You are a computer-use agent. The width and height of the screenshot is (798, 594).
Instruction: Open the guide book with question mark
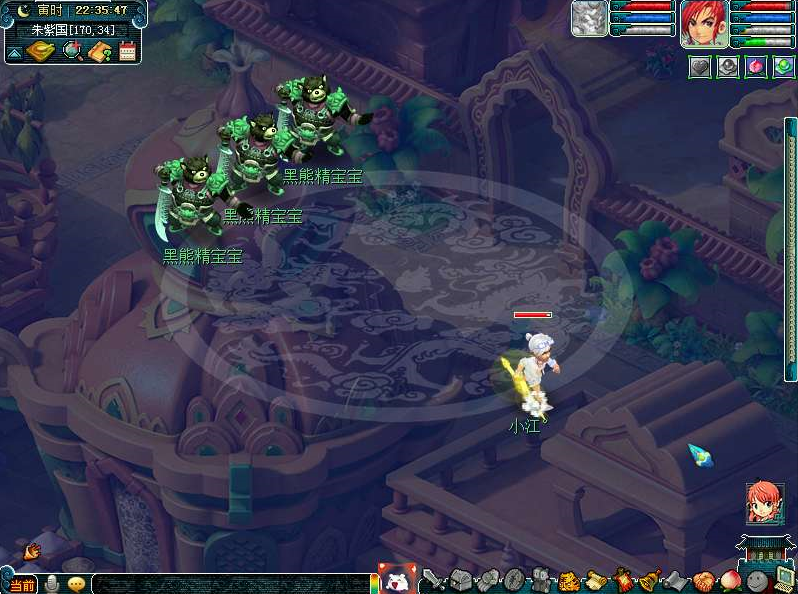(x=99, y=51)
